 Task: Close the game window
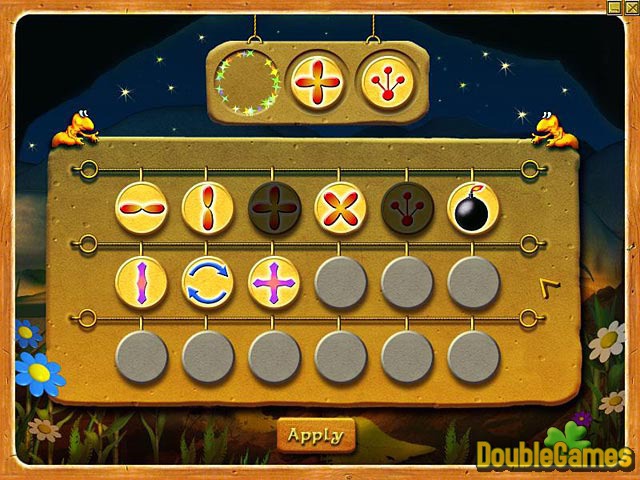tap(631, 7)
